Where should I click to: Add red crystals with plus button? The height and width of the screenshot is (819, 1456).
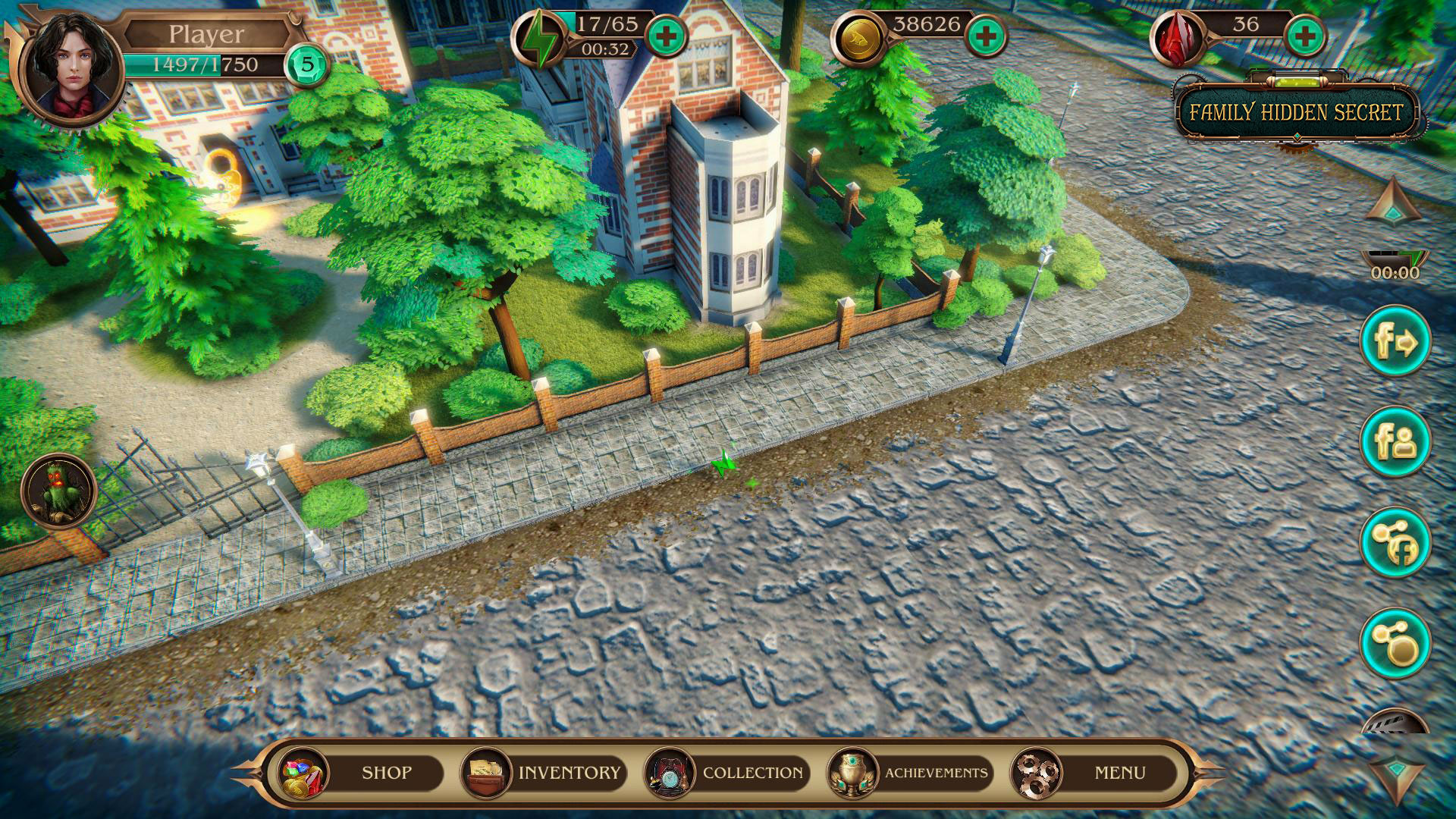(x=1306, y=36)
